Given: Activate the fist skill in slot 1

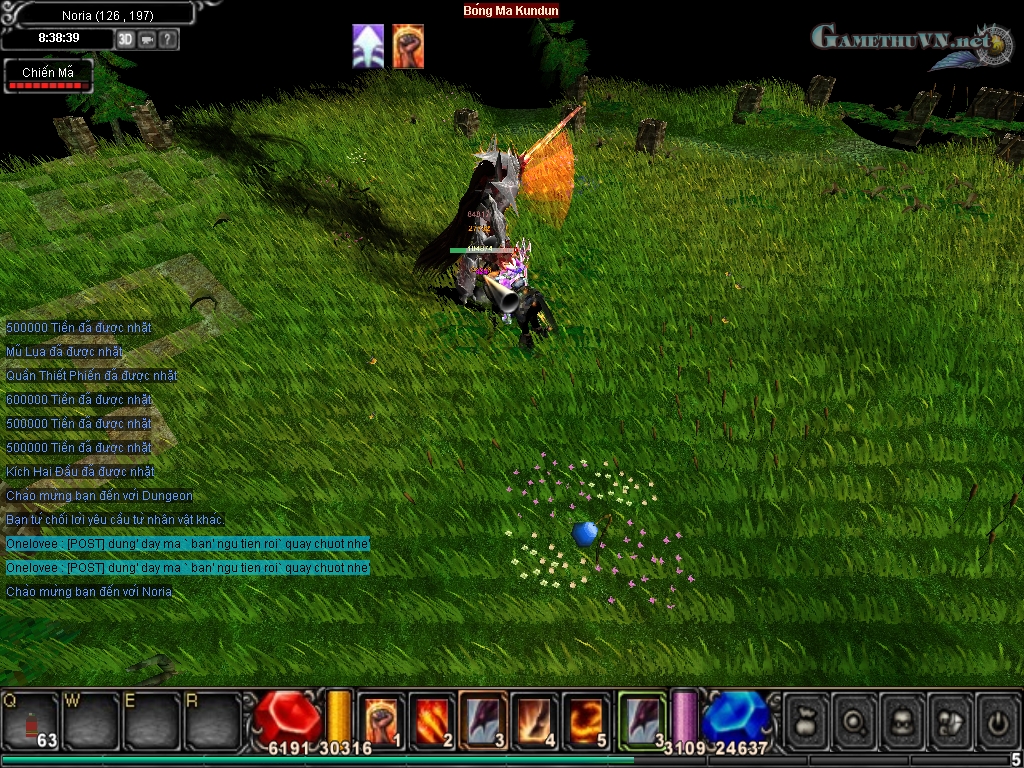Looking at the screenshot, I should 381,719.
